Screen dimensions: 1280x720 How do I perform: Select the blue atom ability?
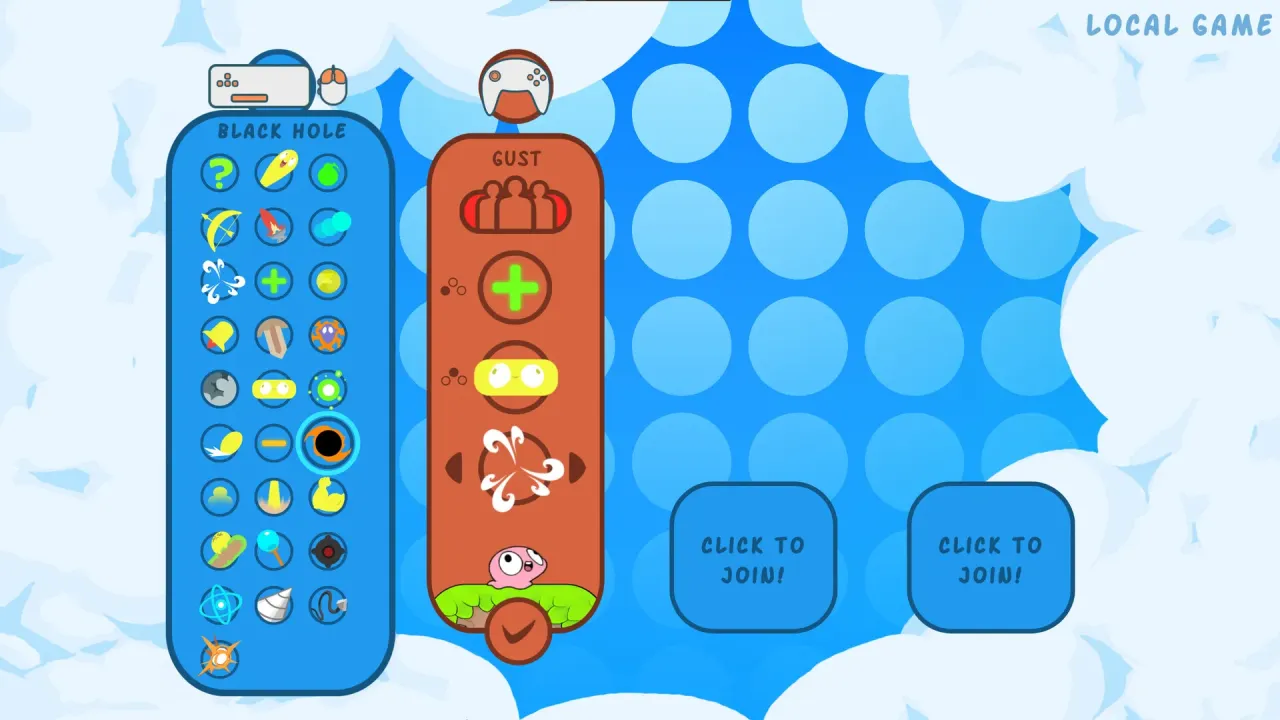[220, 605]
